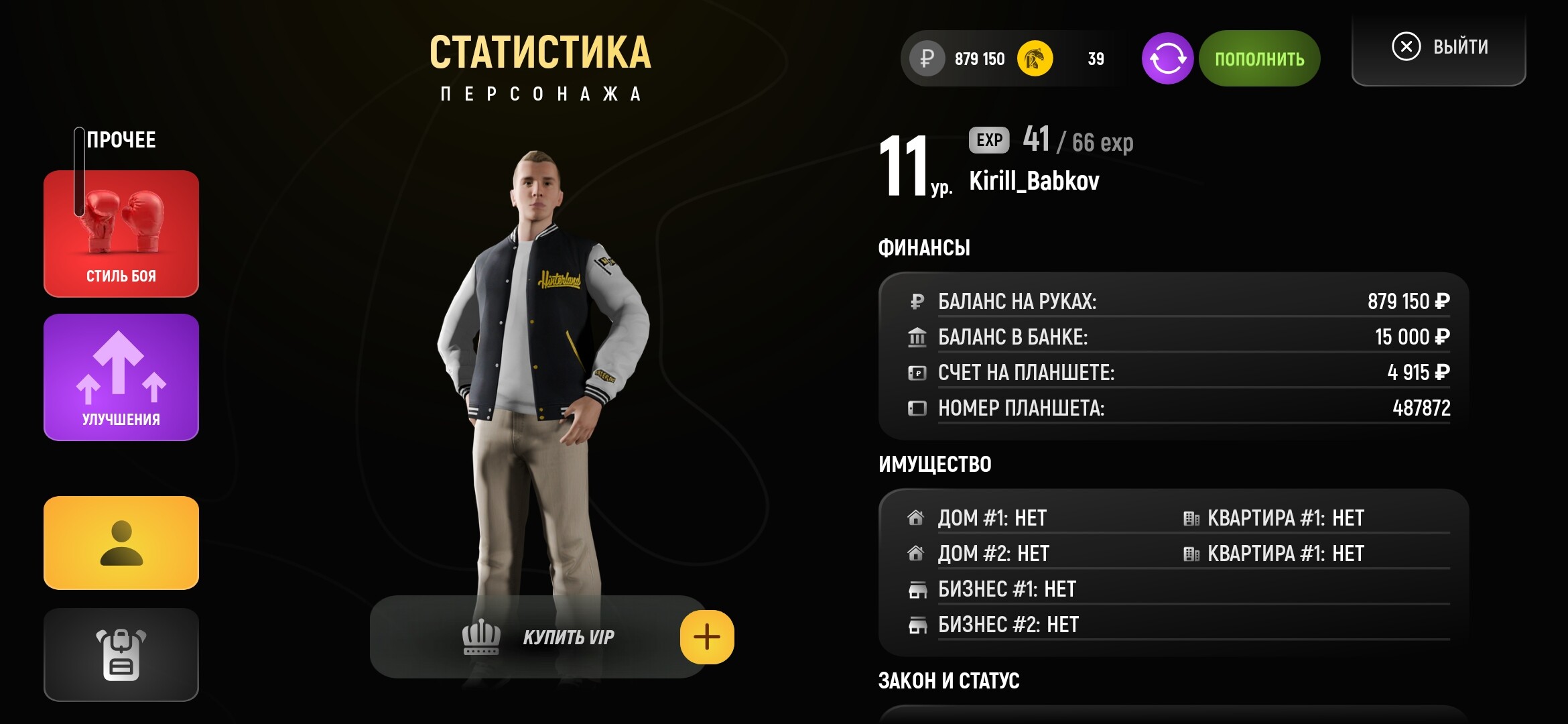1568x724 pixels.
Task: Open the backpack inventory icon
Action: click(121, 654)
